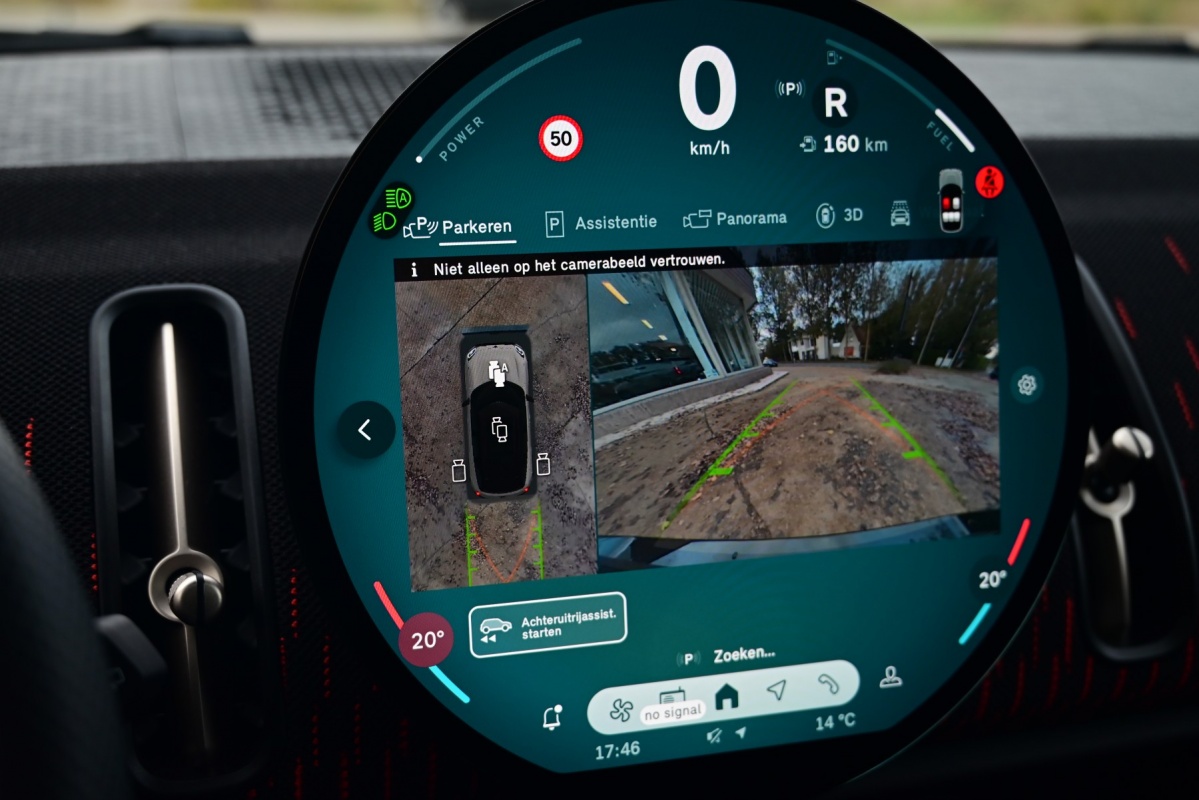Switch to the 3D view tab

click(839, 215)
